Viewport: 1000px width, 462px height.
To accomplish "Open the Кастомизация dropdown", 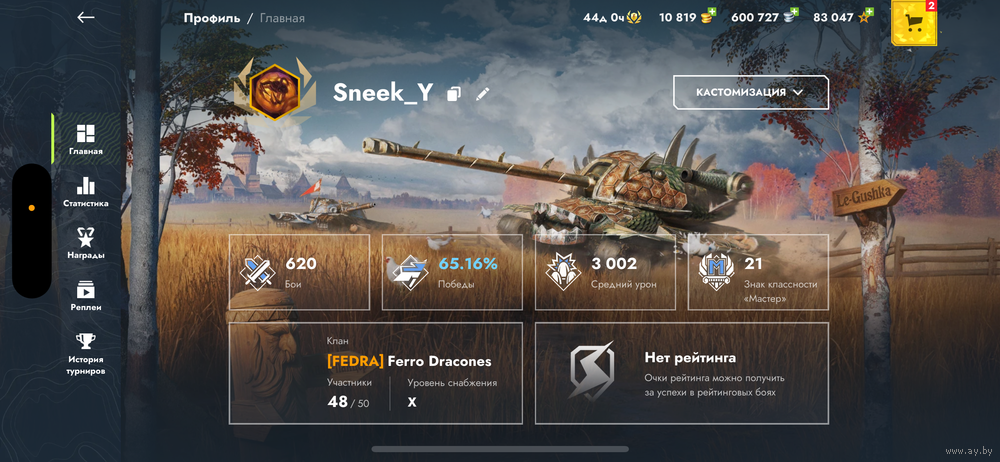I will tap(750, 92).
